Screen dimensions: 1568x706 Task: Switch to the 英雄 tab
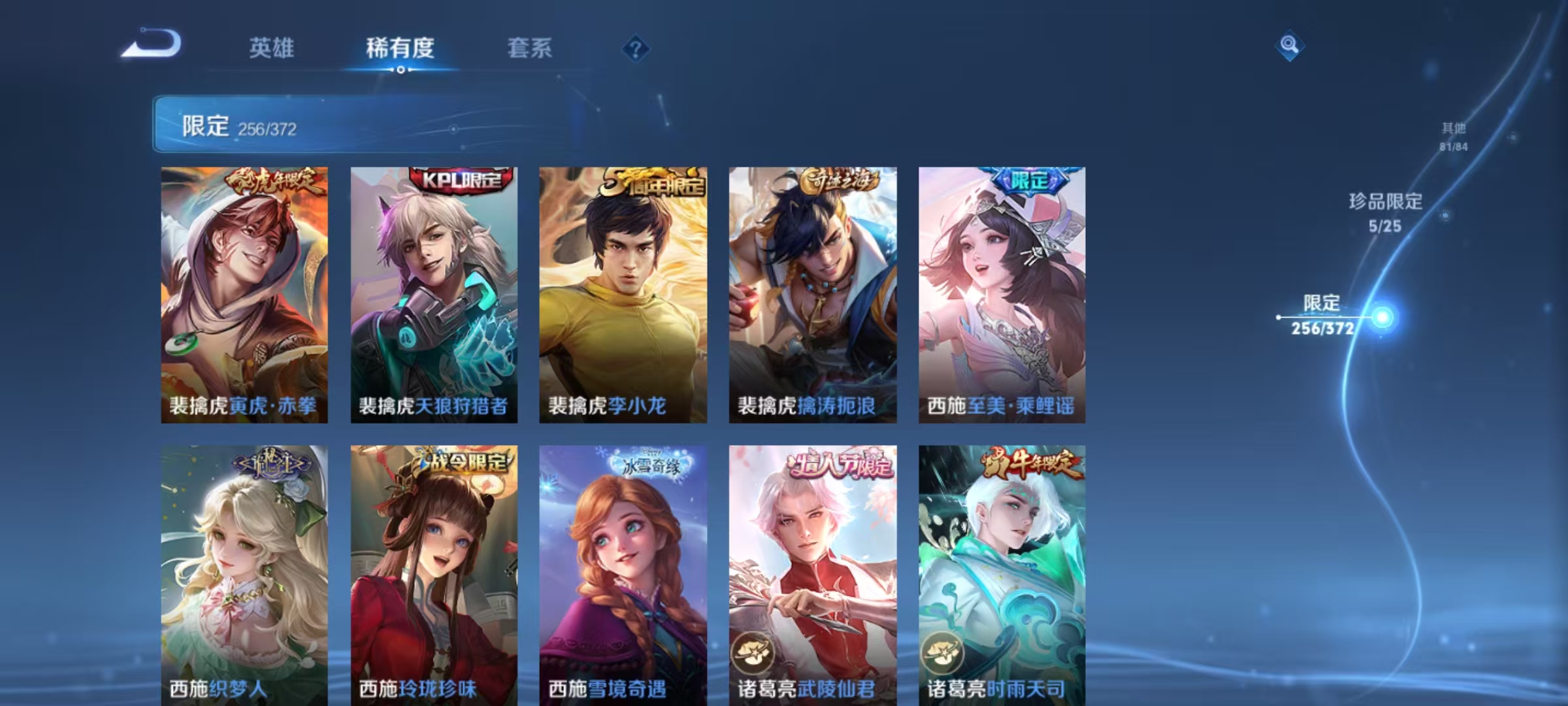(271, 48)
